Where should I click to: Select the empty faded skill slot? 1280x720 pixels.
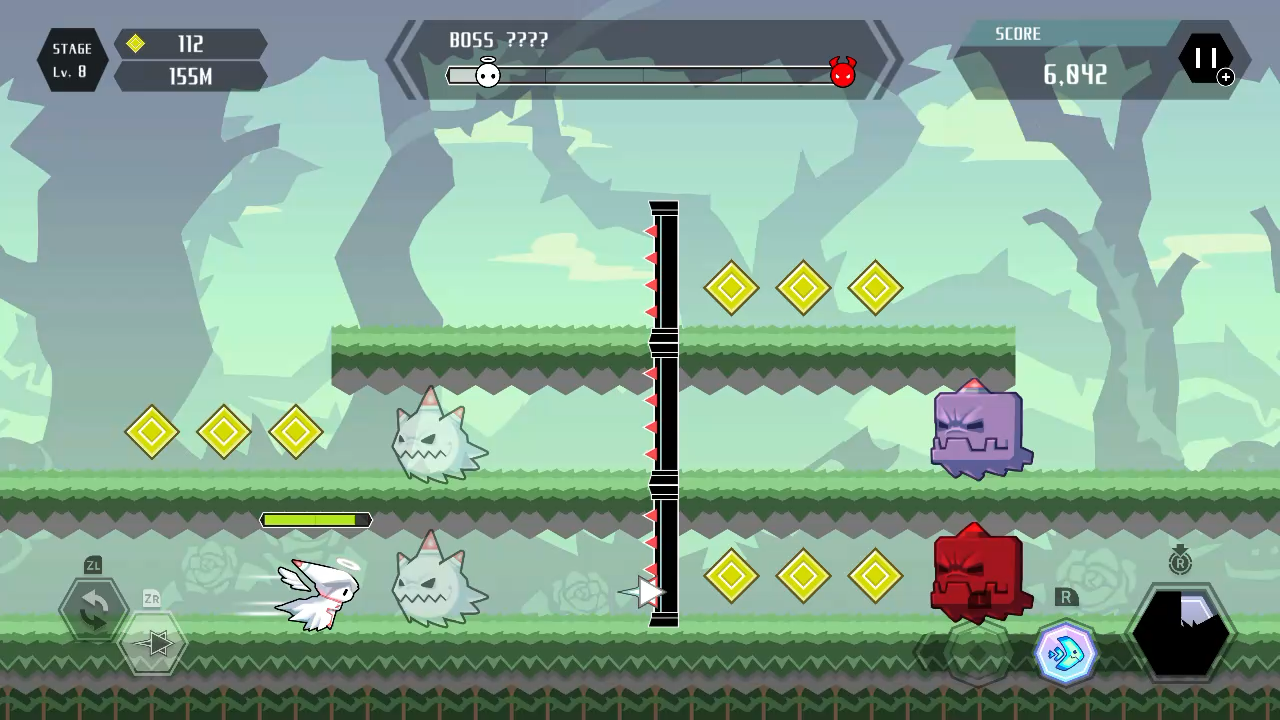(979, 652)
